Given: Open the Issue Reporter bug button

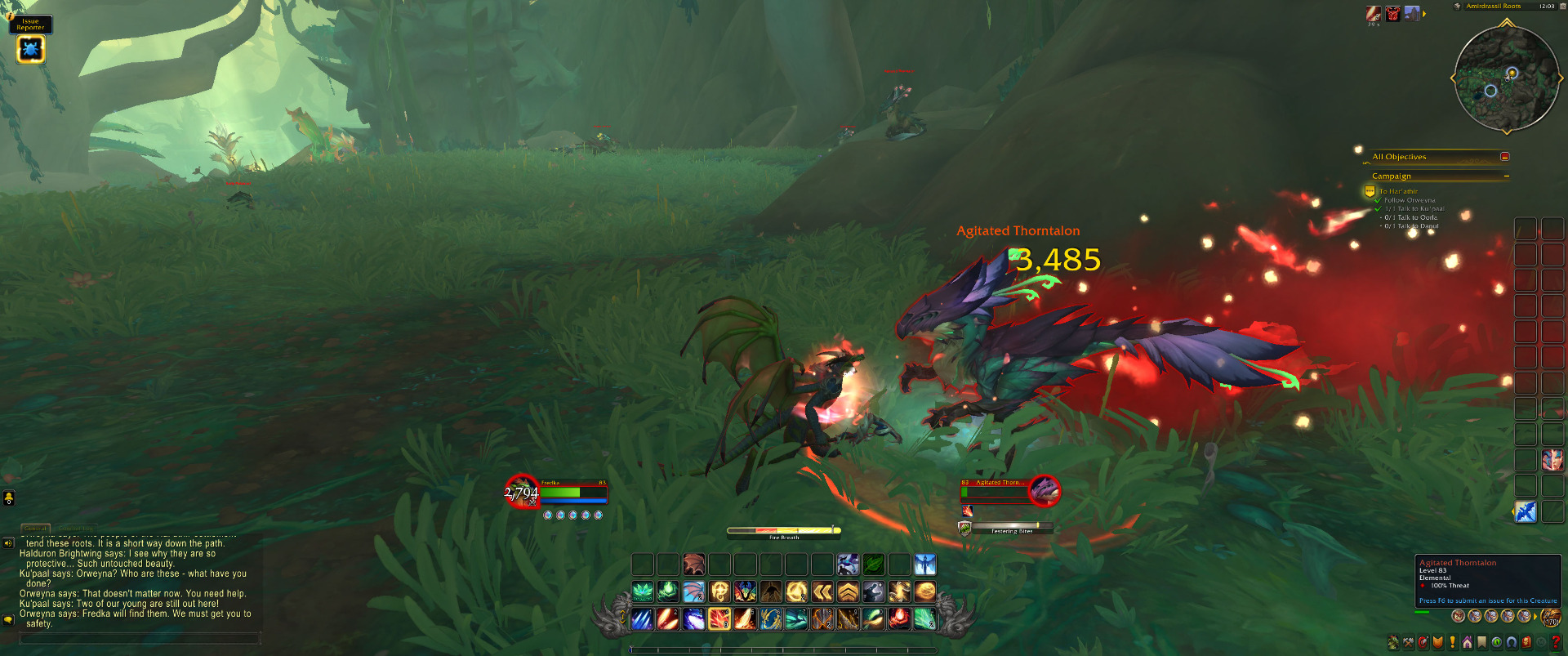Looking at the screenshot, I should tap(30, 50).
